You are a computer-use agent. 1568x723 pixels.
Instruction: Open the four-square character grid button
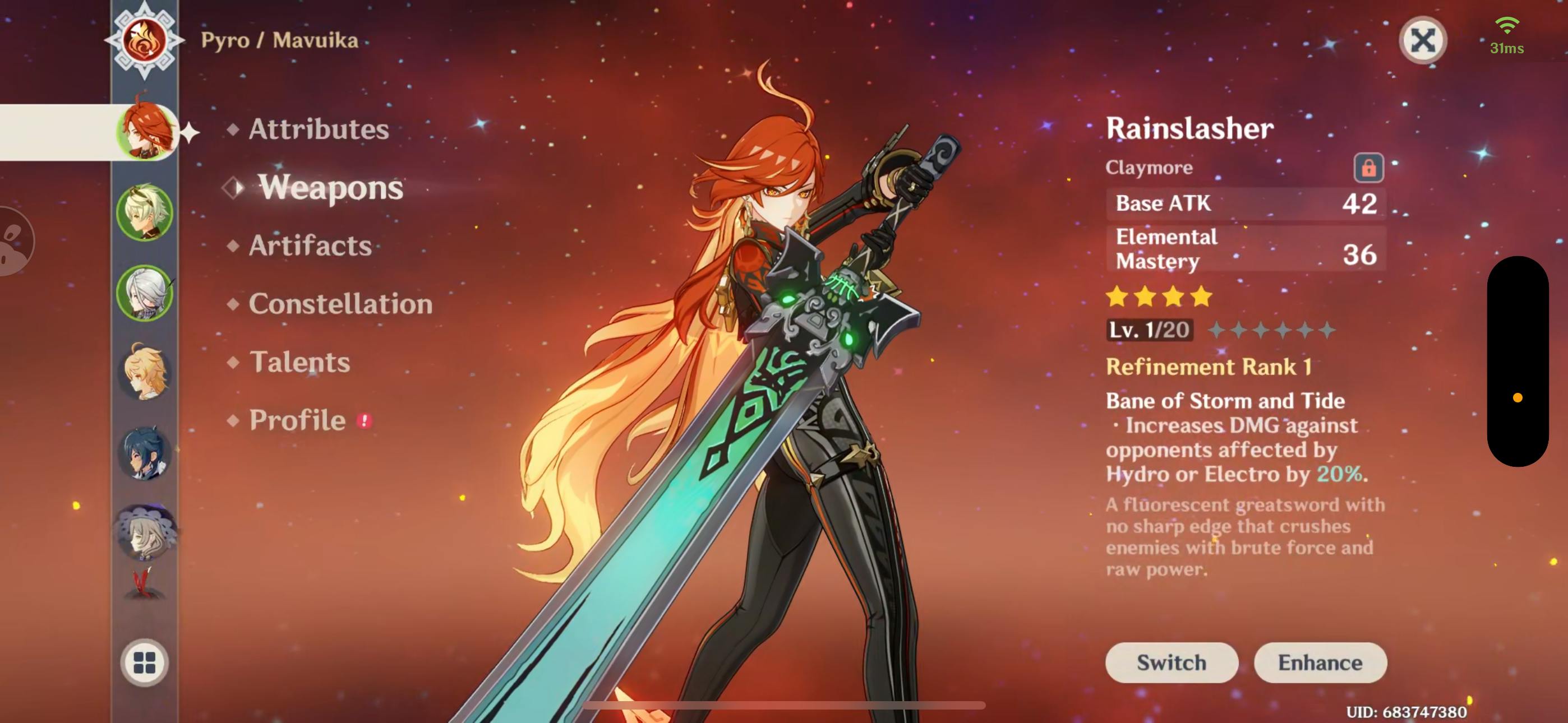click(x=145, y=662)
